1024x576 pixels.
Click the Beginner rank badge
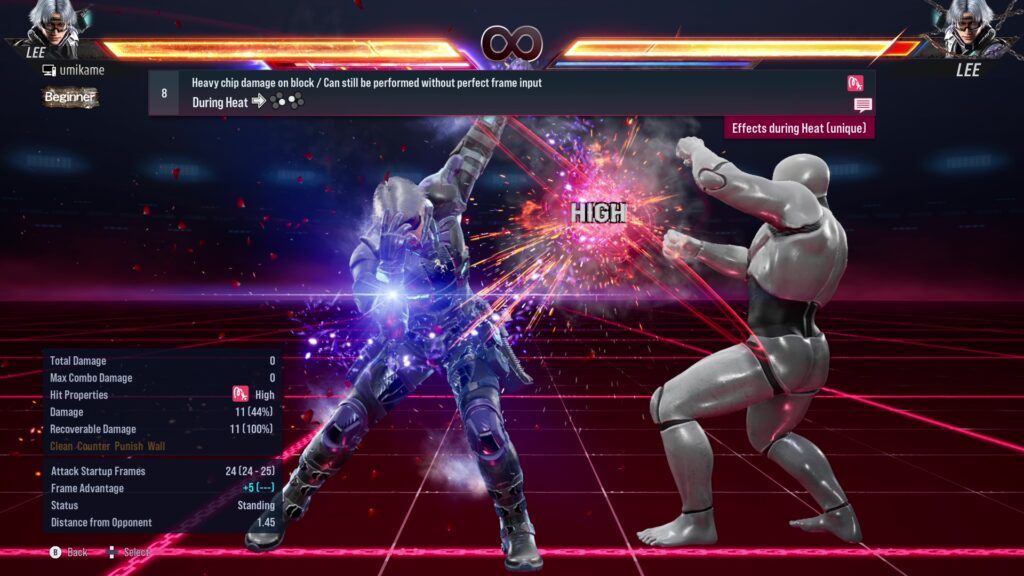[69, 97]
